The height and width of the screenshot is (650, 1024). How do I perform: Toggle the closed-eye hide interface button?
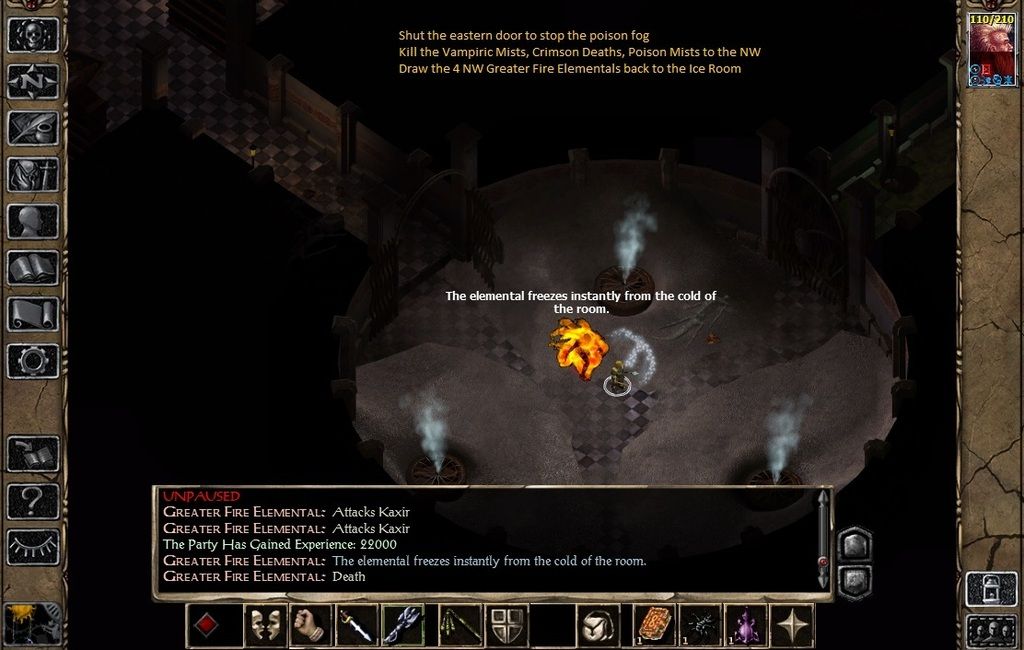[x=33, y=546]
